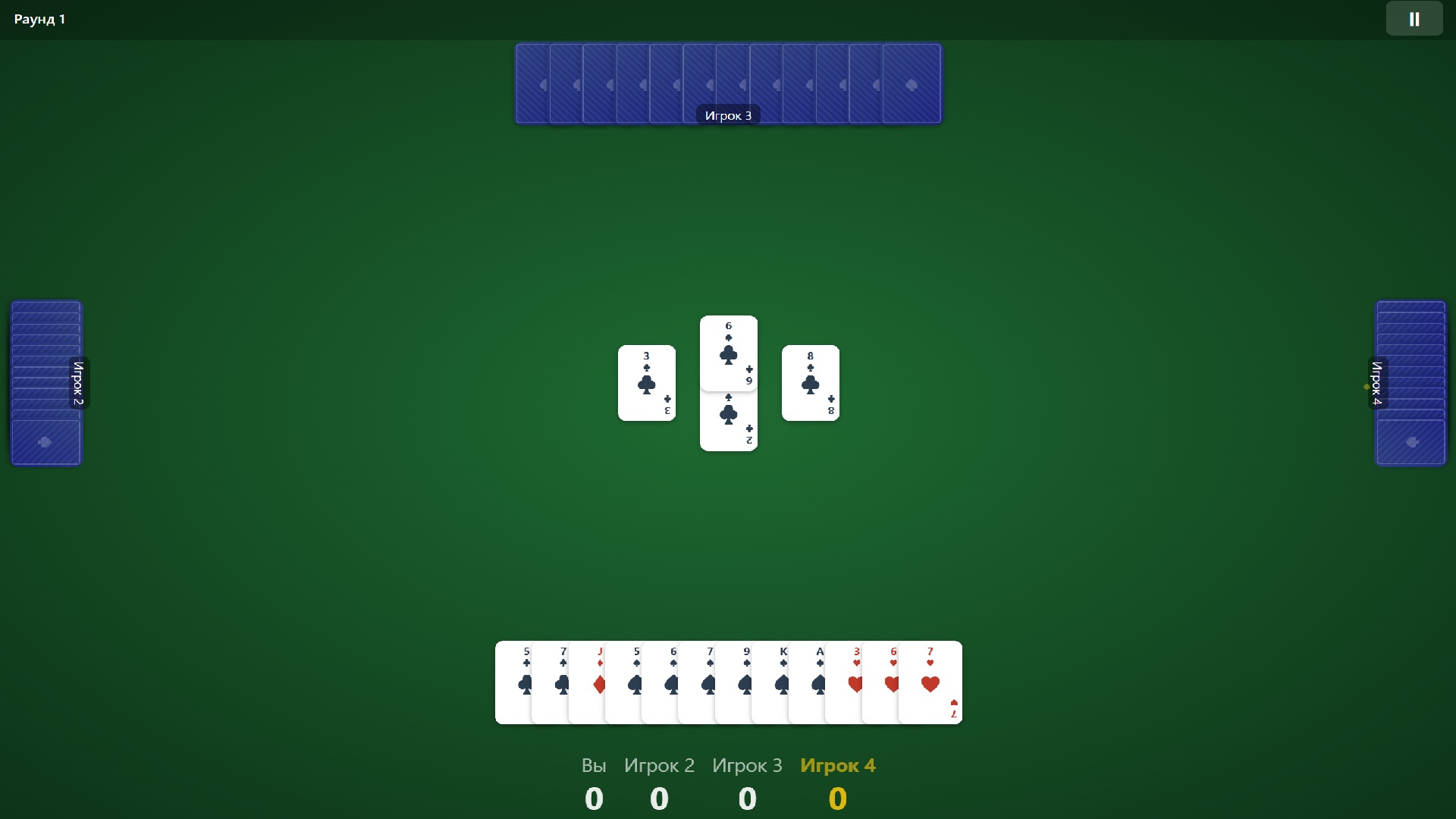Click the 3 of clubs on the table
The height and width of the screenshot is (819, 1456).
647,383
